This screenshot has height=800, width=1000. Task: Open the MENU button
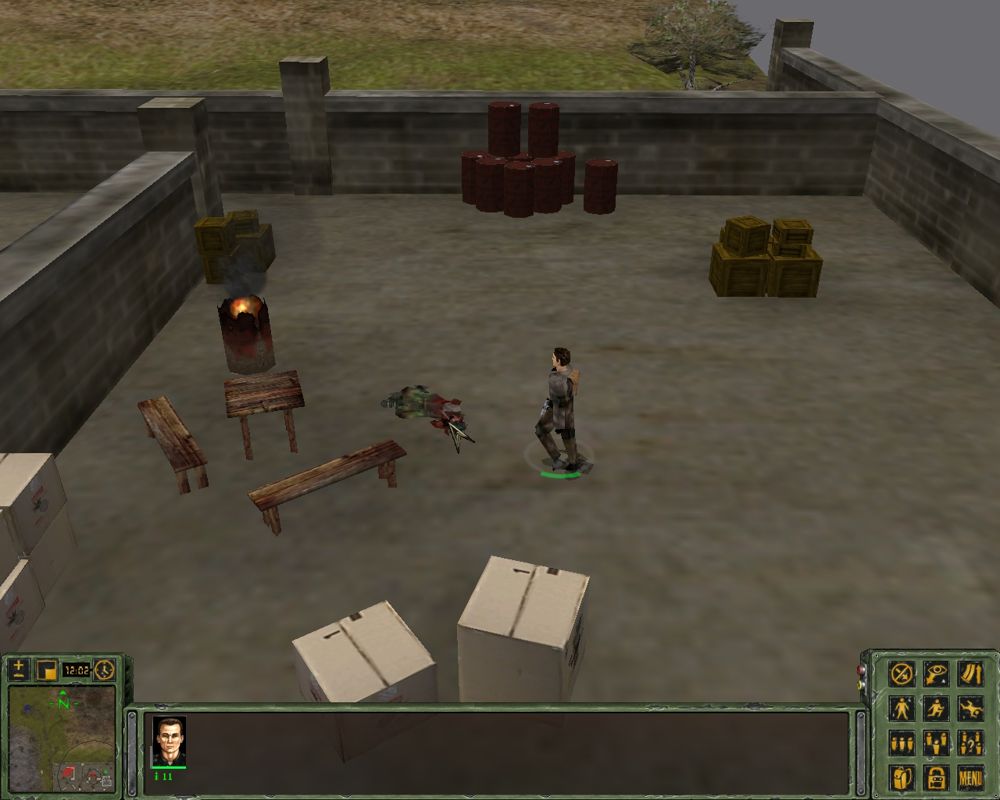click(x=969, y=777)
